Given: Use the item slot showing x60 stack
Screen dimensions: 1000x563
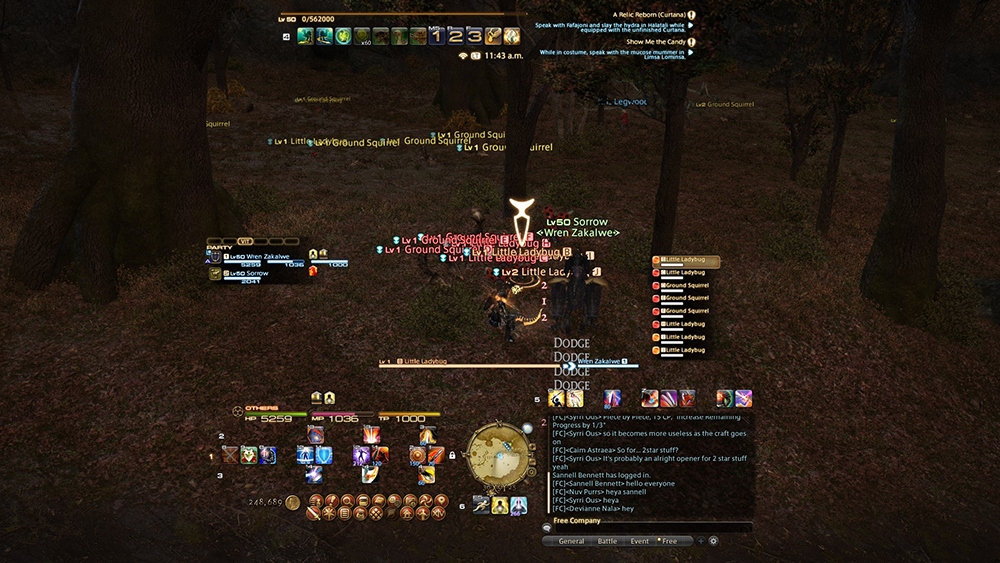Looking at the screenshot, I should pyautogui.click(x=362, y=36).
